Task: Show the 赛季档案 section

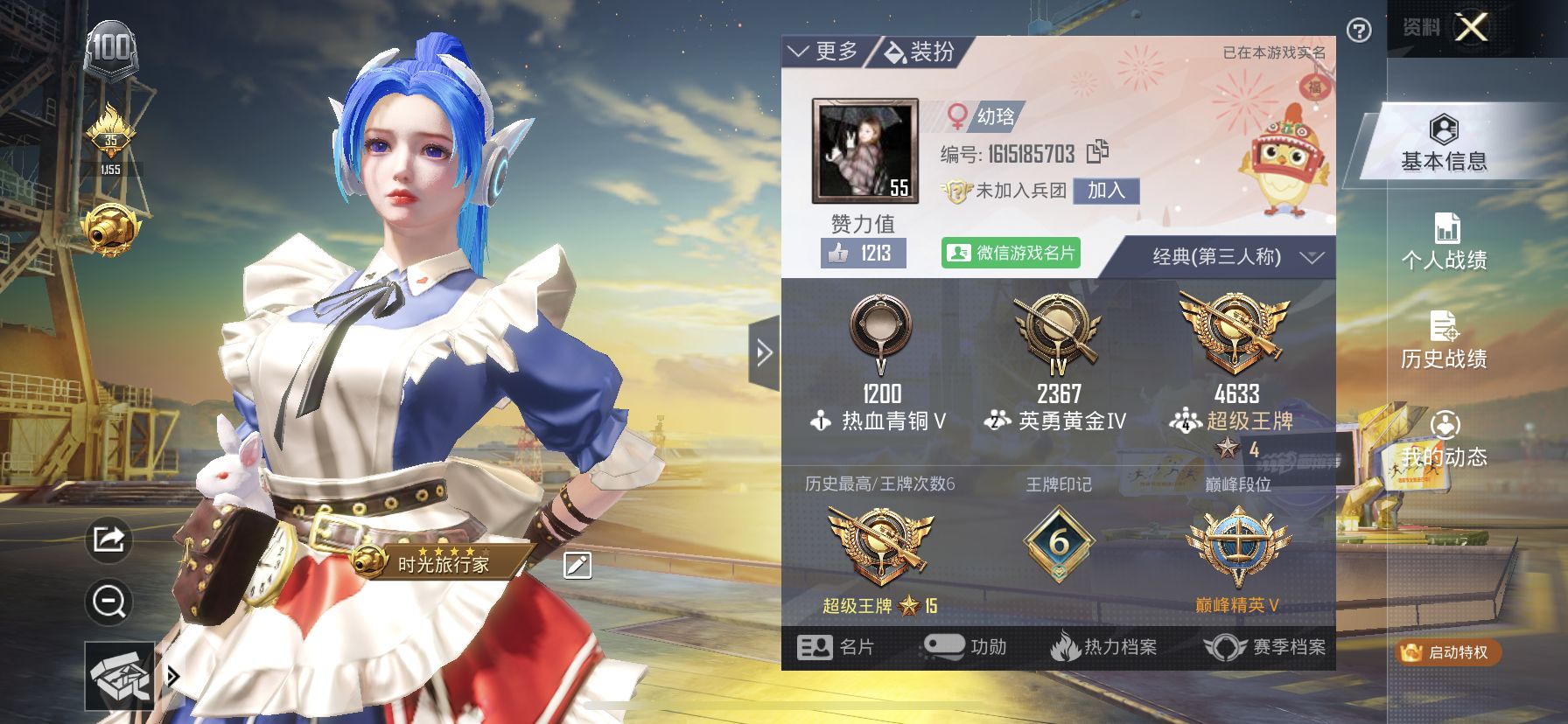Action: (x=1265, y=647)
